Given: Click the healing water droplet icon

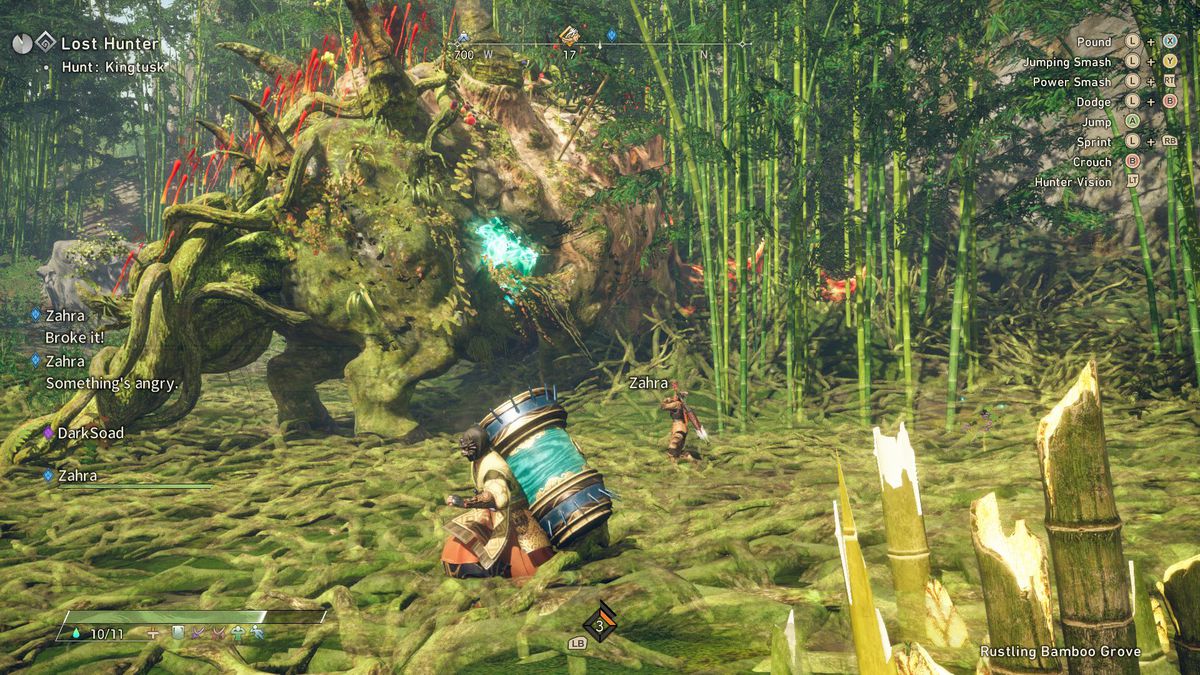Looking at the screenshot, I should (77, 633).
